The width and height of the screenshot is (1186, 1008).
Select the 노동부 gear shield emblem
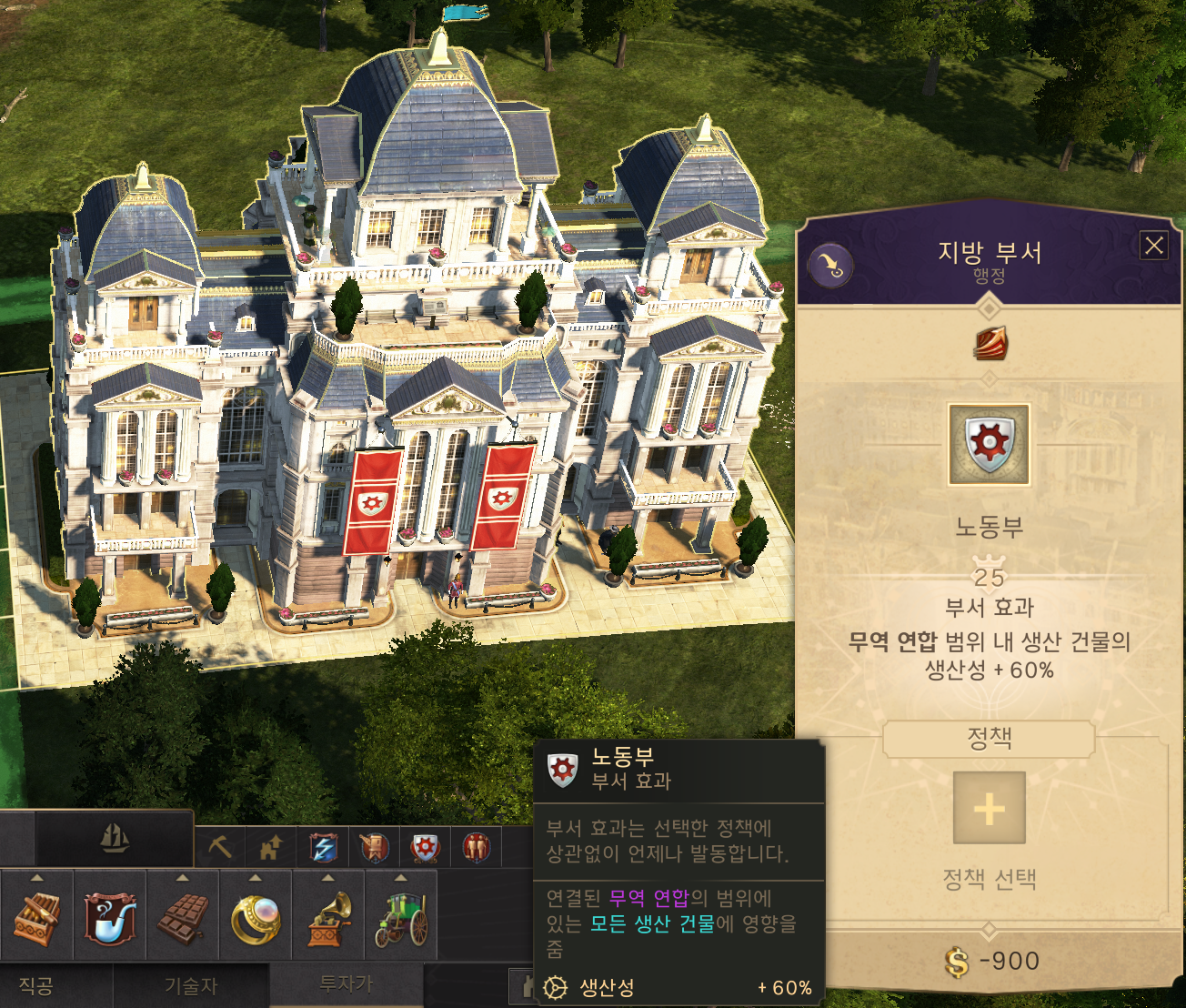(989, 444)
